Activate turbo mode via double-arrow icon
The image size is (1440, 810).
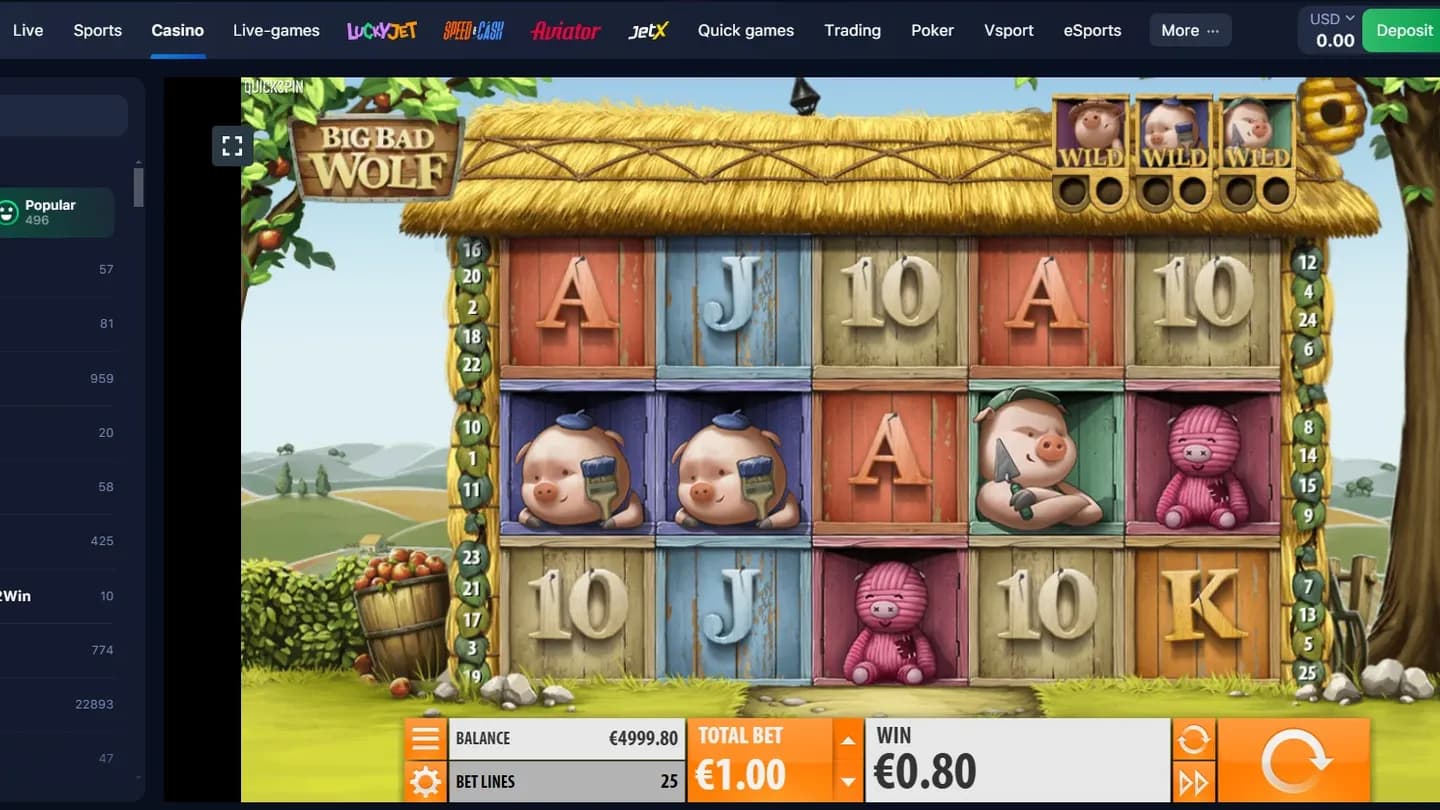[x=1192, y=781]
